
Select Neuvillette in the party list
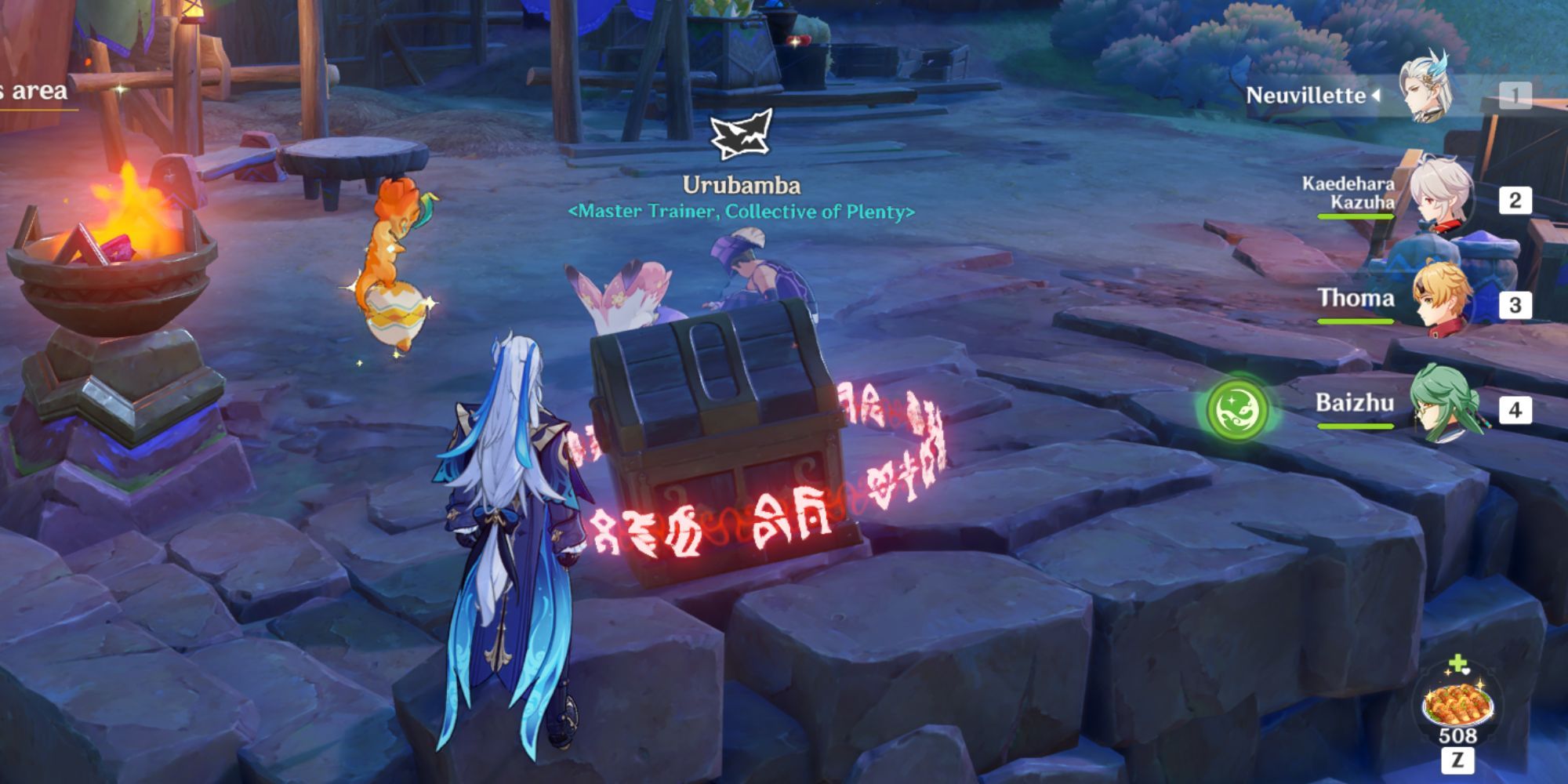pos(1427,94)
